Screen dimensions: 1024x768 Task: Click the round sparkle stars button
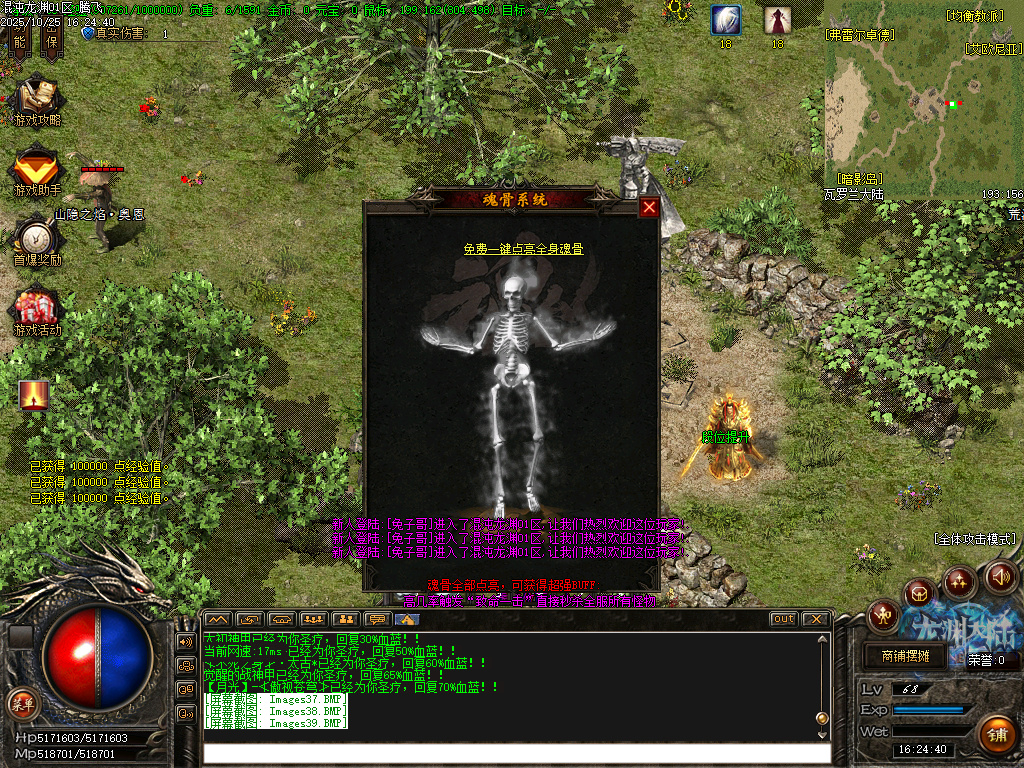959,581
